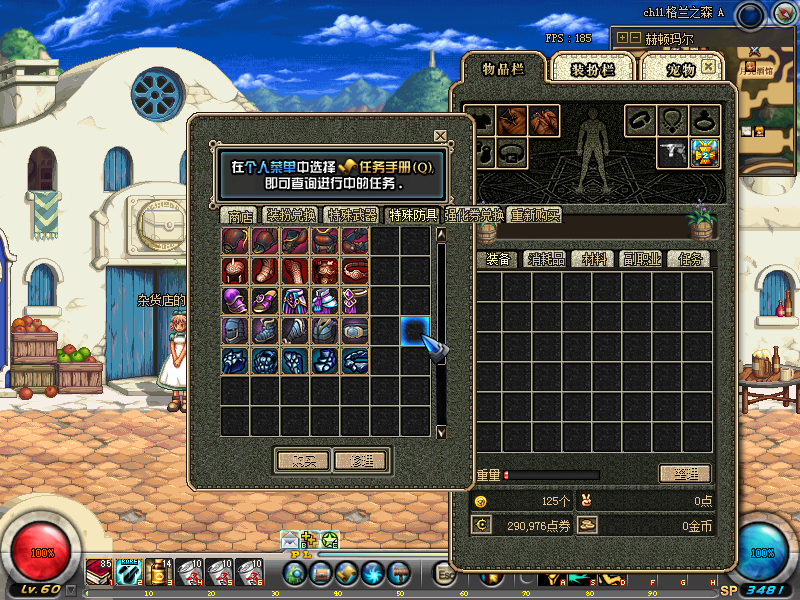Open the 重新购买 buyback tab
800x600 pixels.
click(x=535, y=215)
